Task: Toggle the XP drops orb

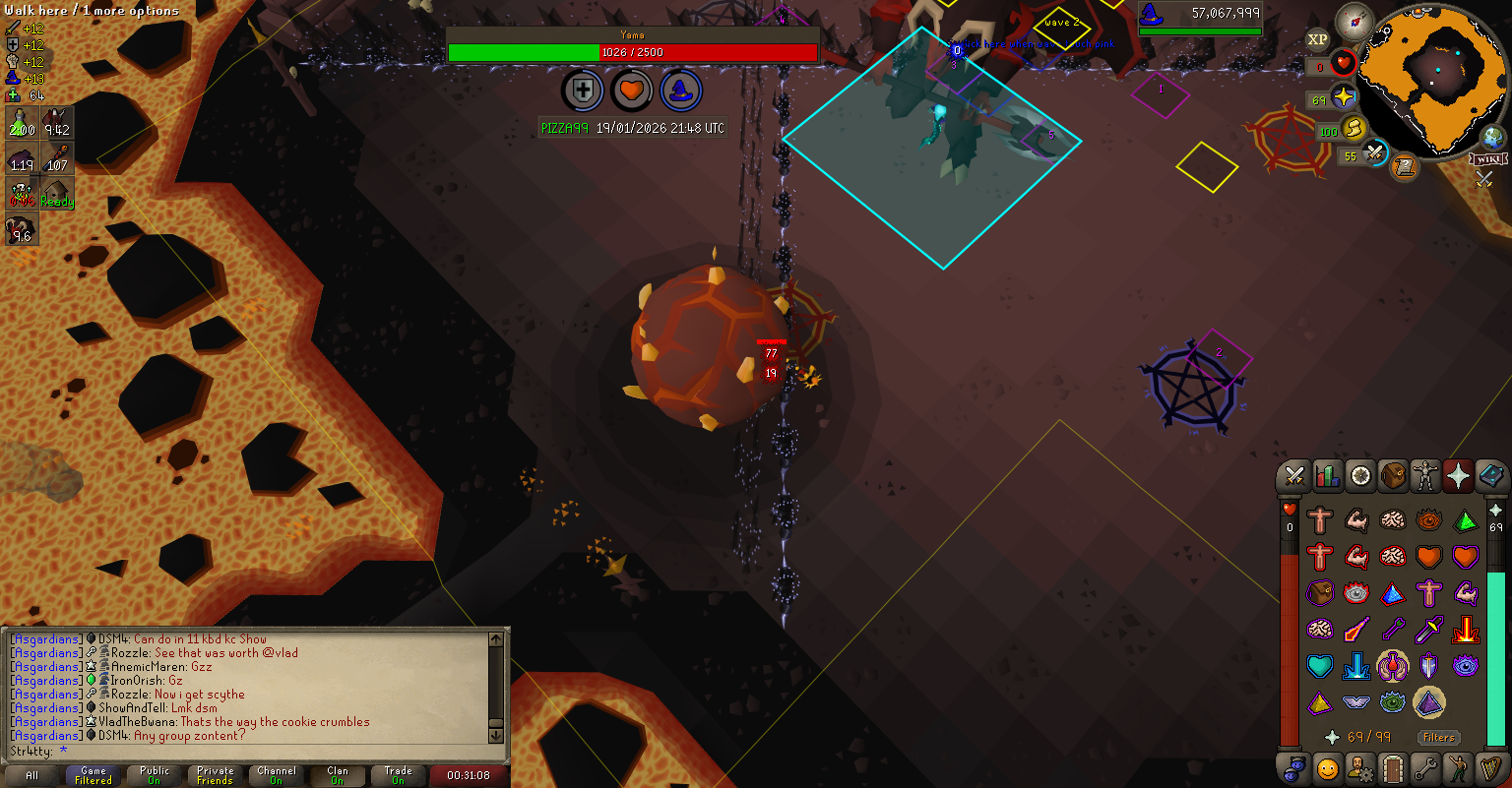Action: click(x=1318, y=40)
